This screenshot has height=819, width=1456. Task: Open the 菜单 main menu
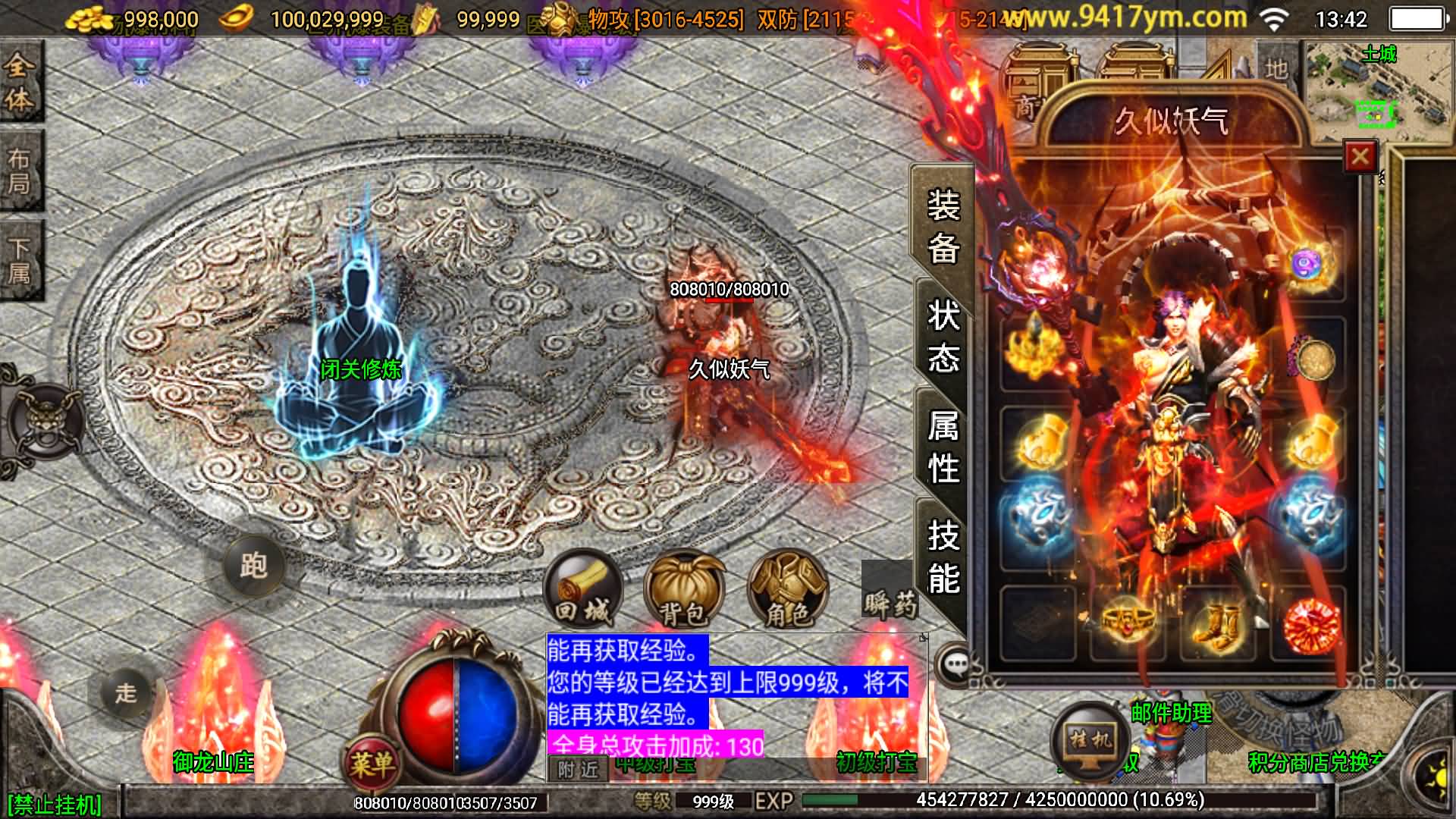click(x=372, y=762)
